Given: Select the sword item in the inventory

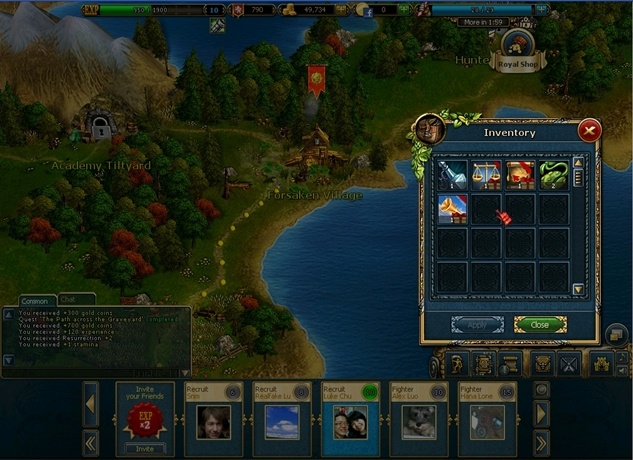Looking at the screenshot, I should click(x=448, y=174).
